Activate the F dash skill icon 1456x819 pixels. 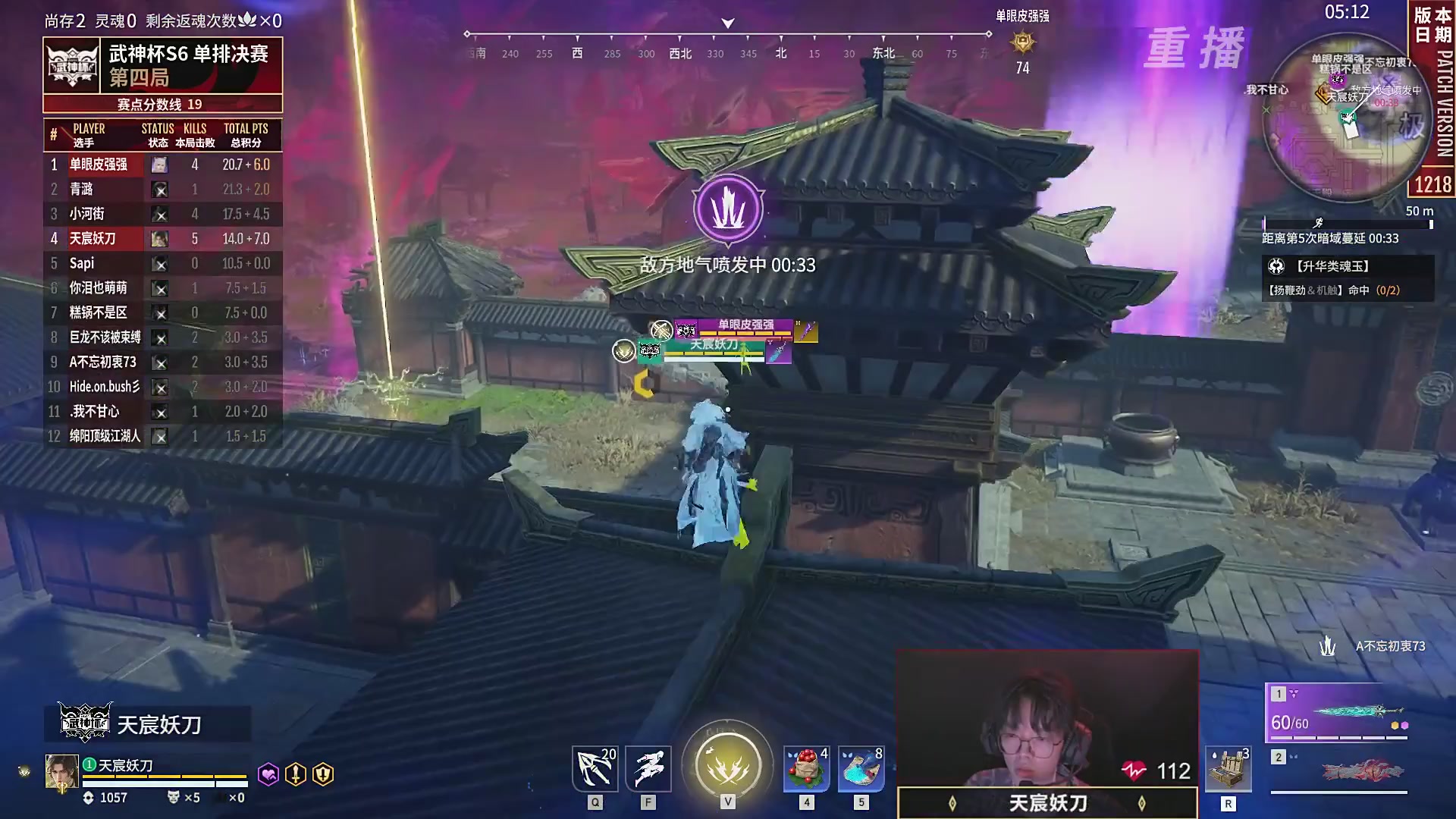647,768
